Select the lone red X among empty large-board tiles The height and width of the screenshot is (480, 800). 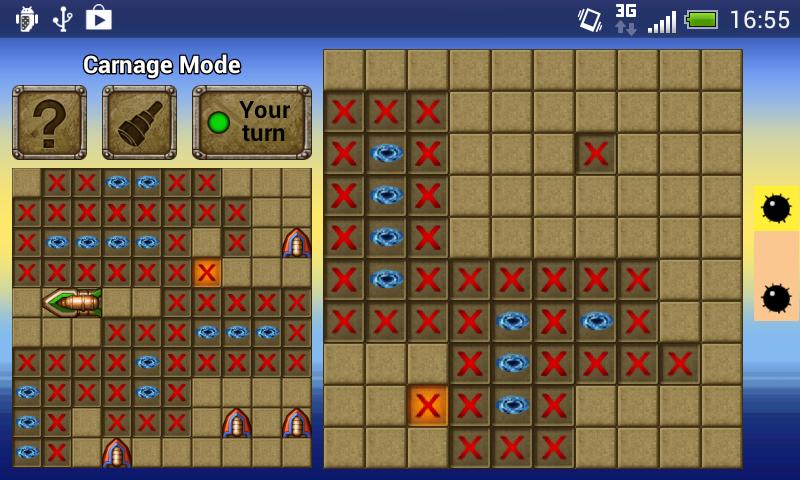tap(596, 154)
